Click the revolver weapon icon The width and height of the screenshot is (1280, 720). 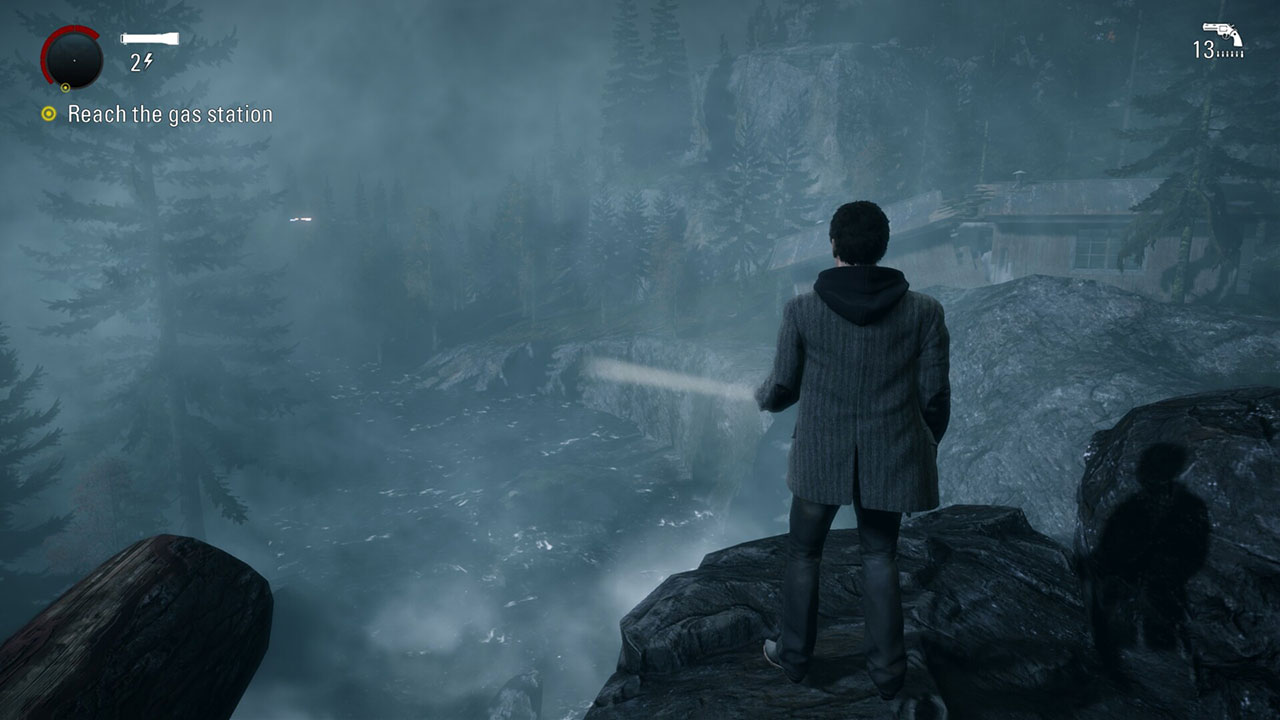[1222, 34]
